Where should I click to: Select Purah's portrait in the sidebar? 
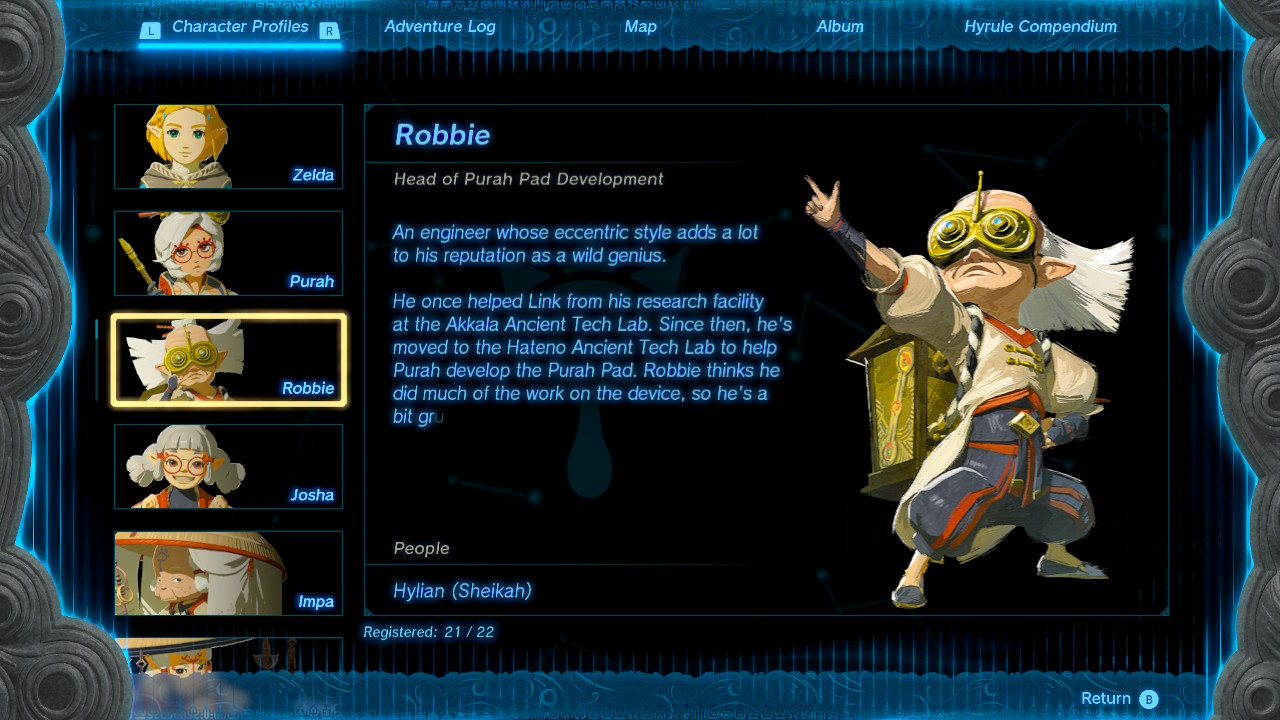point(228,253)
